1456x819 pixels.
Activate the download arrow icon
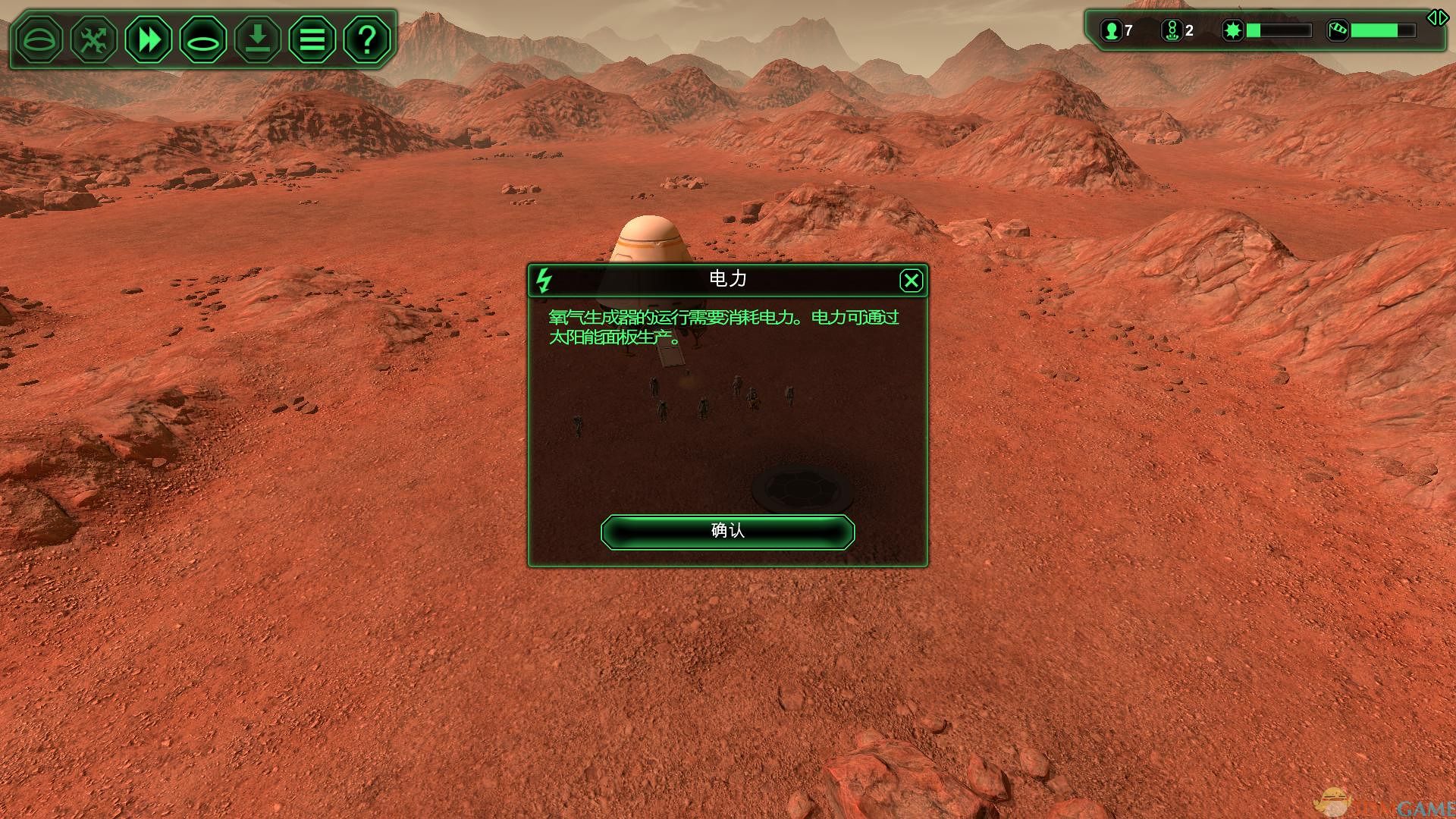[258, 39]
